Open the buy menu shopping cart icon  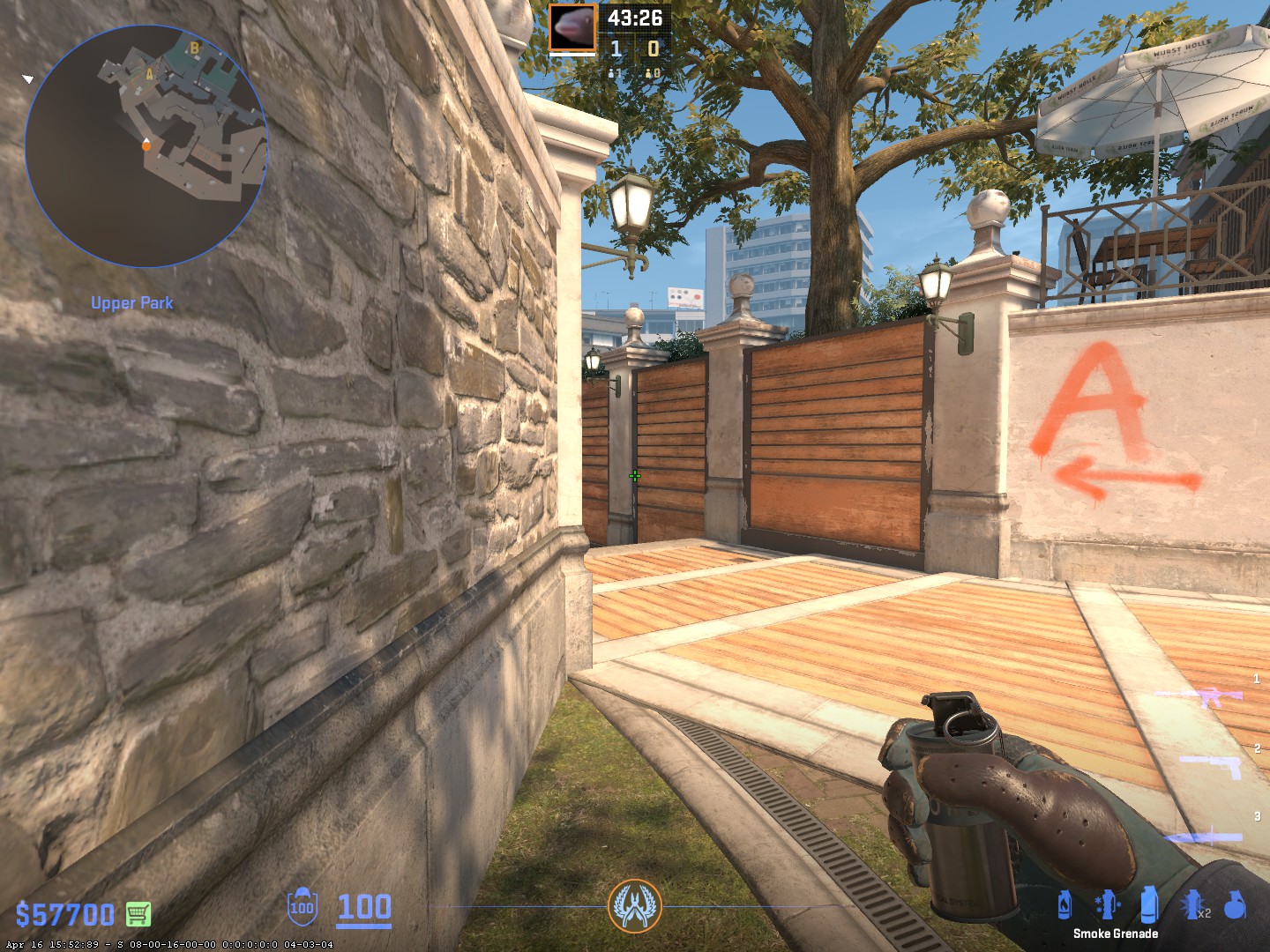(x=138, y=914)
